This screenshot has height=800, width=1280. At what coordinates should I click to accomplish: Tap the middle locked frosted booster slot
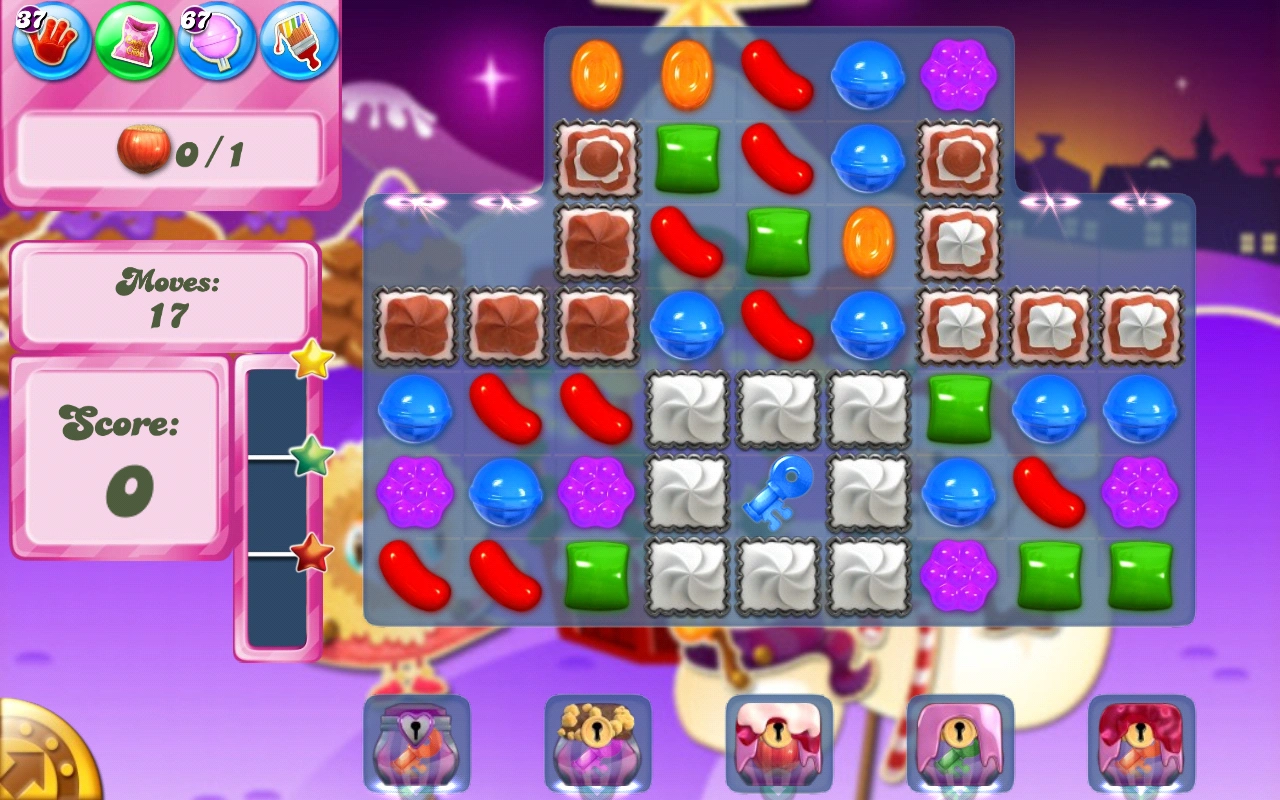pos(780,740)
